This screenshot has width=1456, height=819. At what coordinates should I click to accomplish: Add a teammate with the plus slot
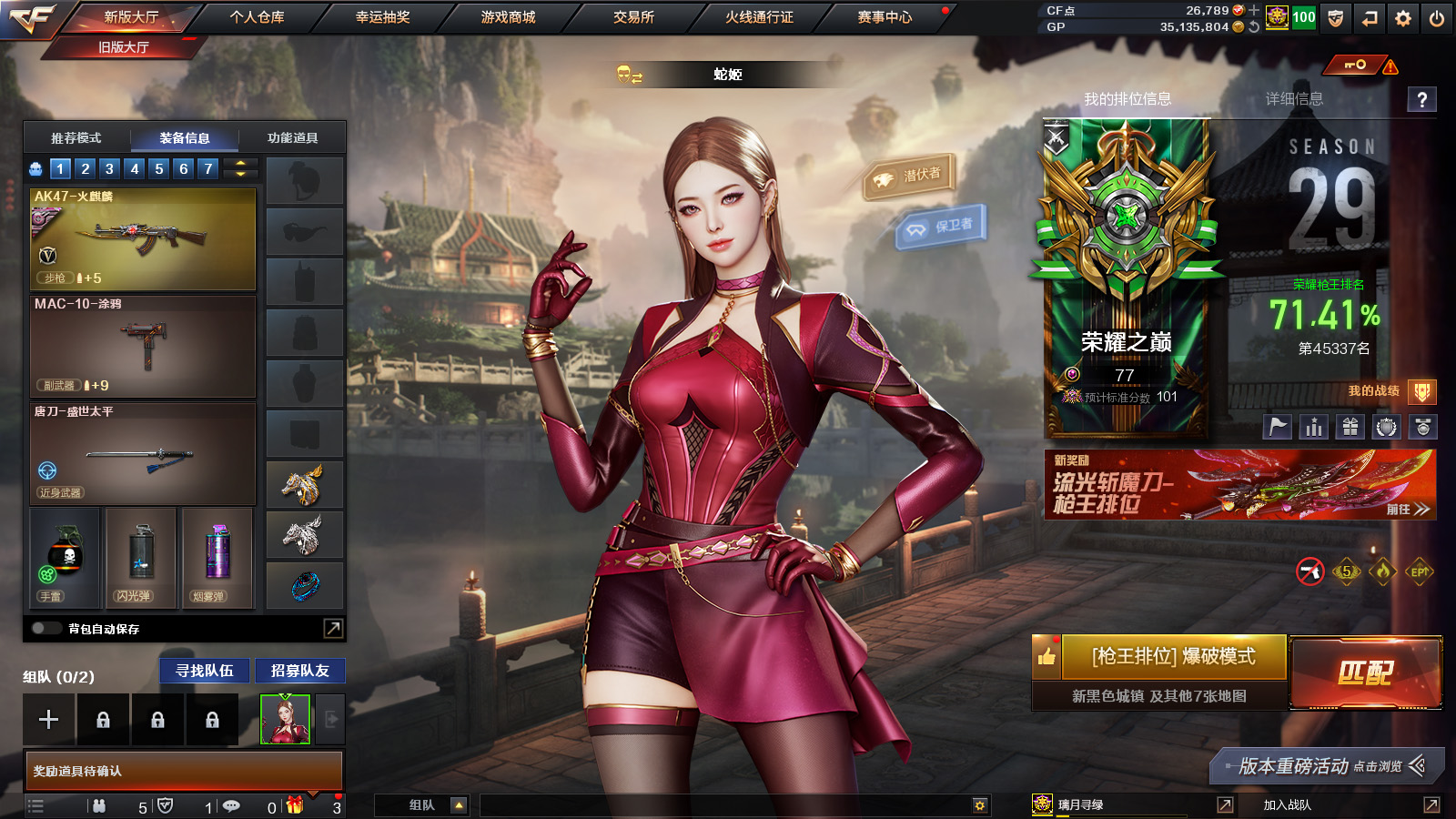49,720
